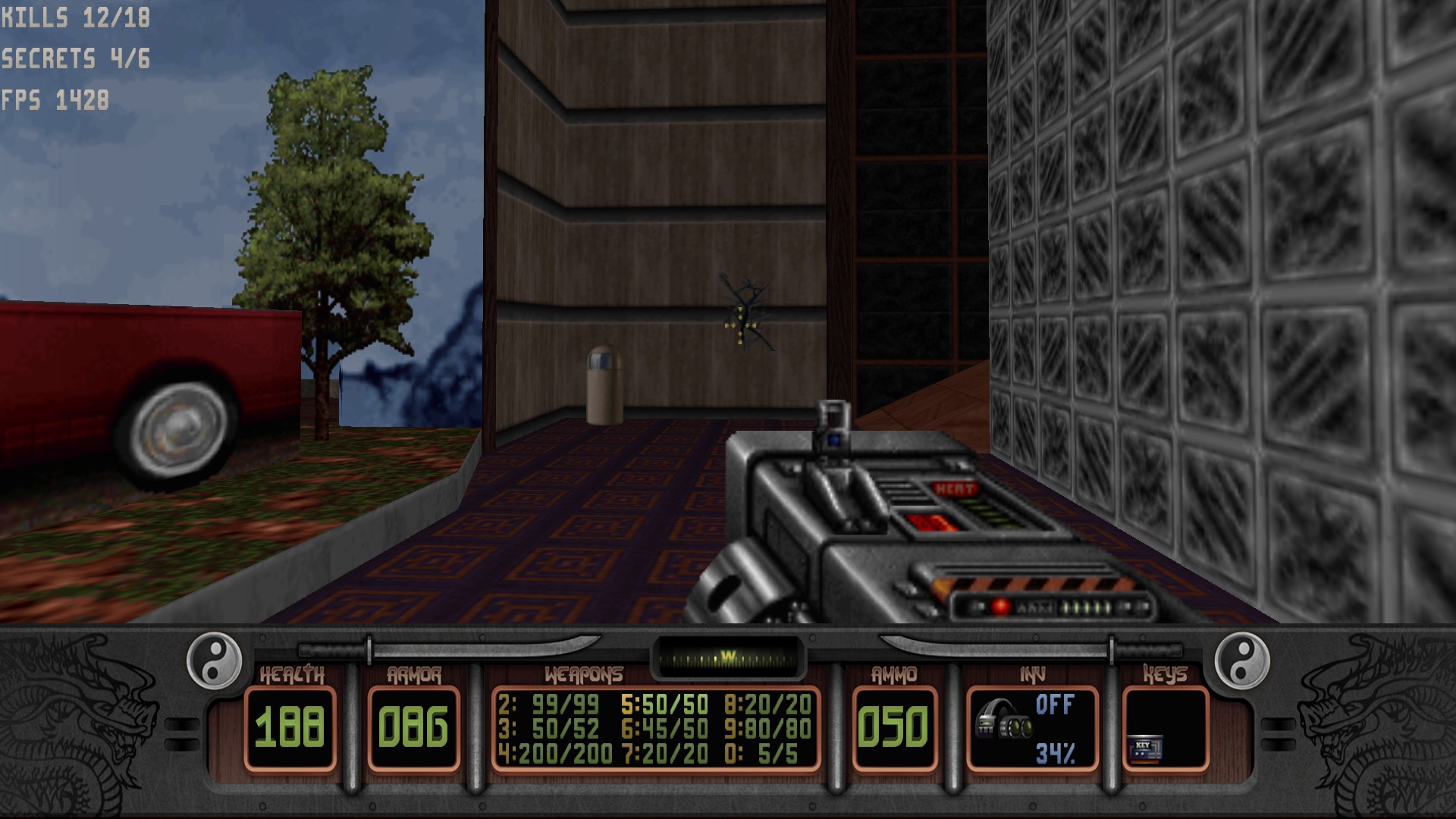
Task: Click the Health value showing 188
Action: tap(291, 728)
